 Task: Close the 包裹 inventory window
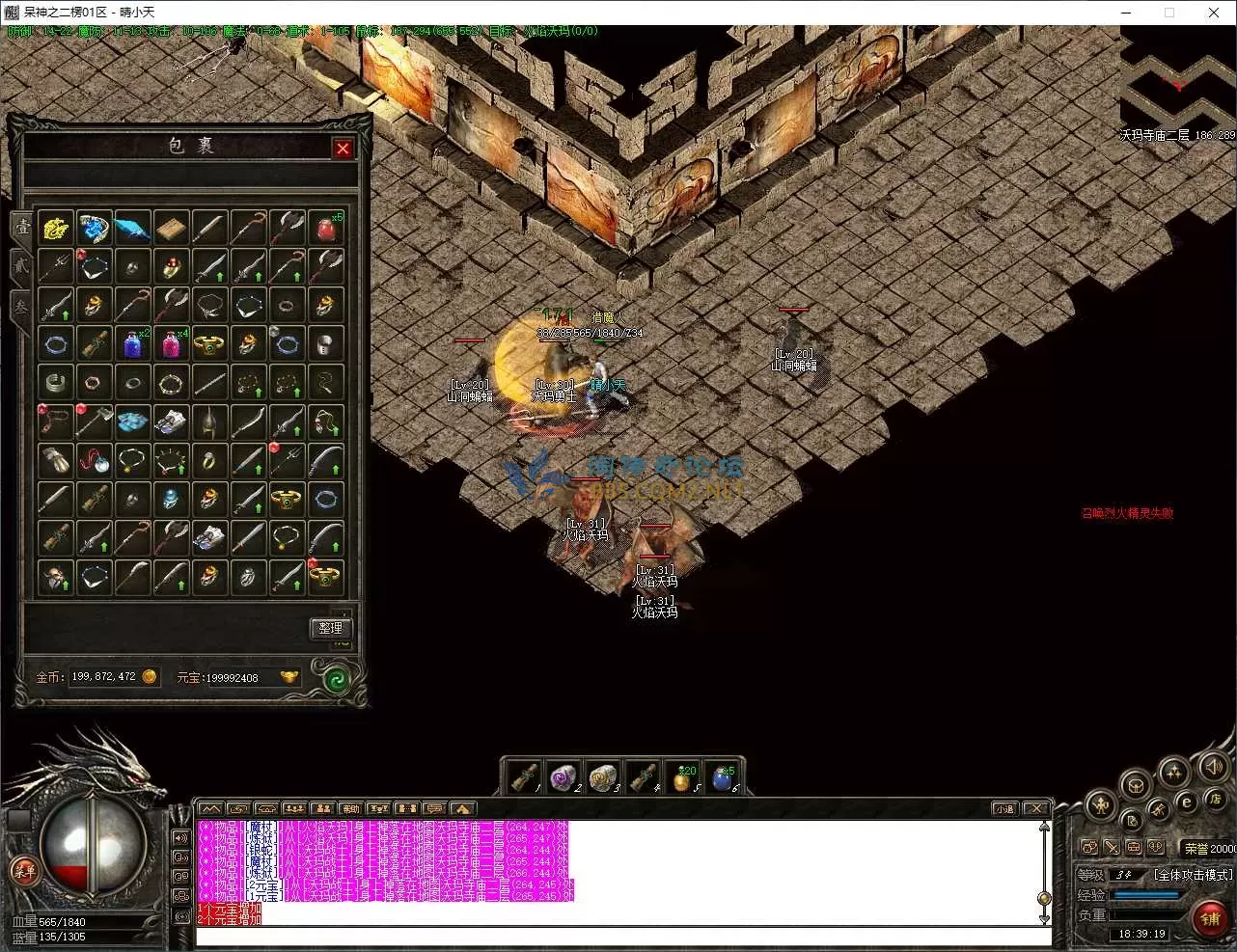[343, 148]
